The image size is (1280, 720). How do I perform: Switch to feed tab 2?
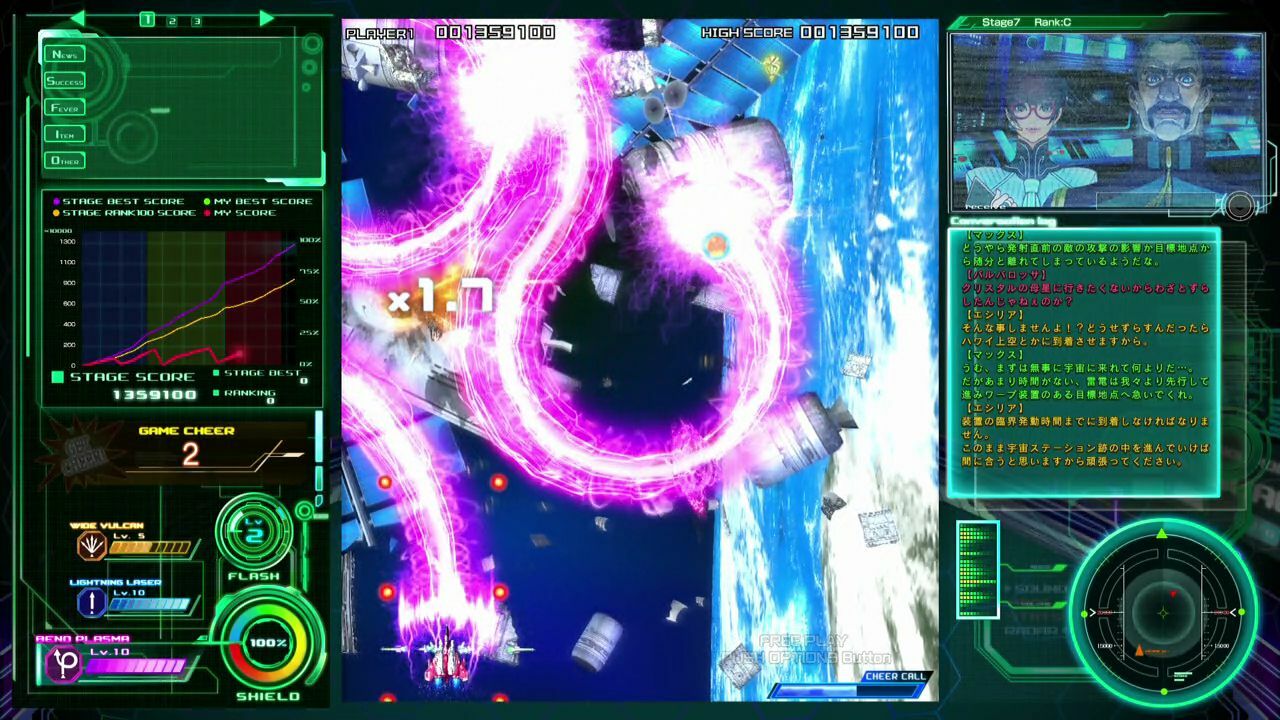pyautogui.click(x=172, y=20)
